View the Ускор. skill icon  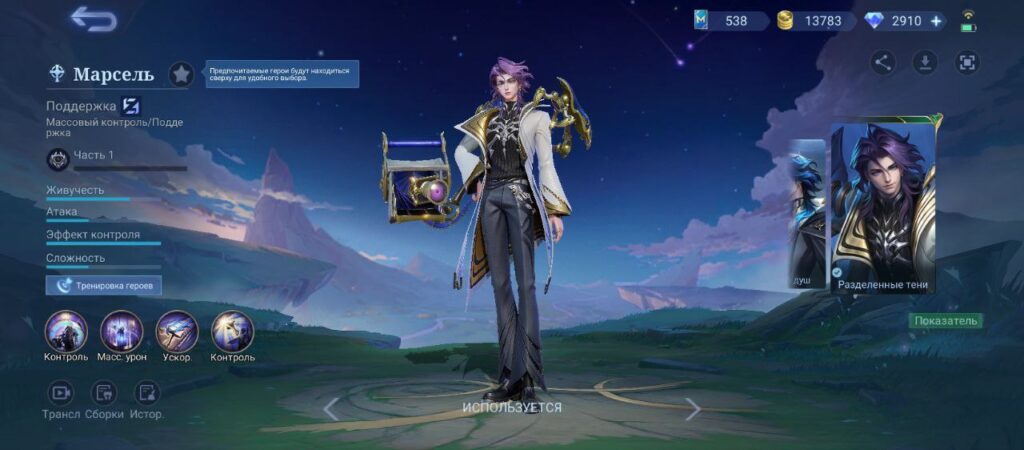pos(177,332)
